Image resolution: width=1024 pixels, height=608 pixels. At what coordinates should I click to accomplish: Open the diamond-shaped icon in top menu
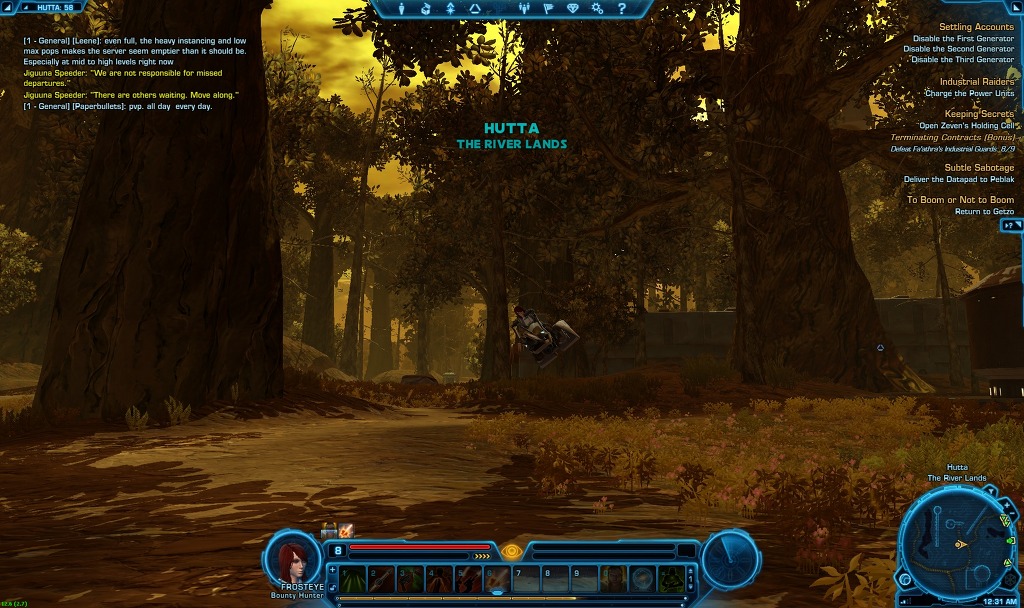573,9
